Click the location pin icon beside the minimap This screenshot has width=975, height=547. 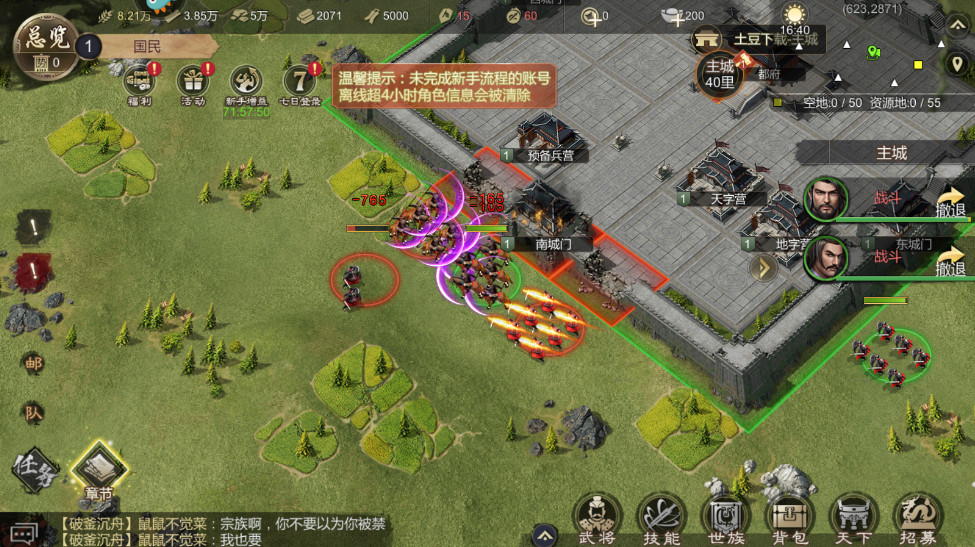tap(955, 63)
